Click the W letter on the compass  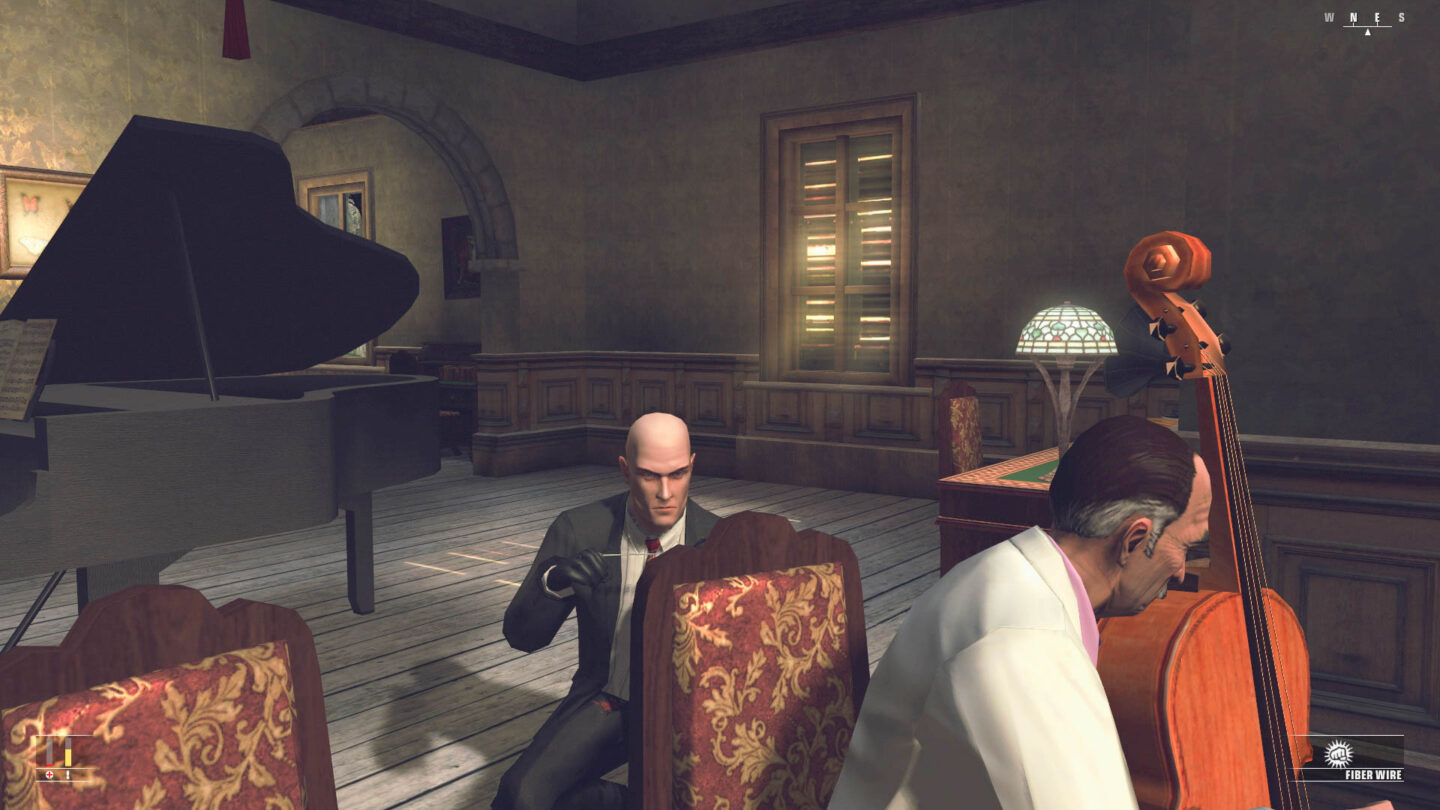click(1329, 17)
